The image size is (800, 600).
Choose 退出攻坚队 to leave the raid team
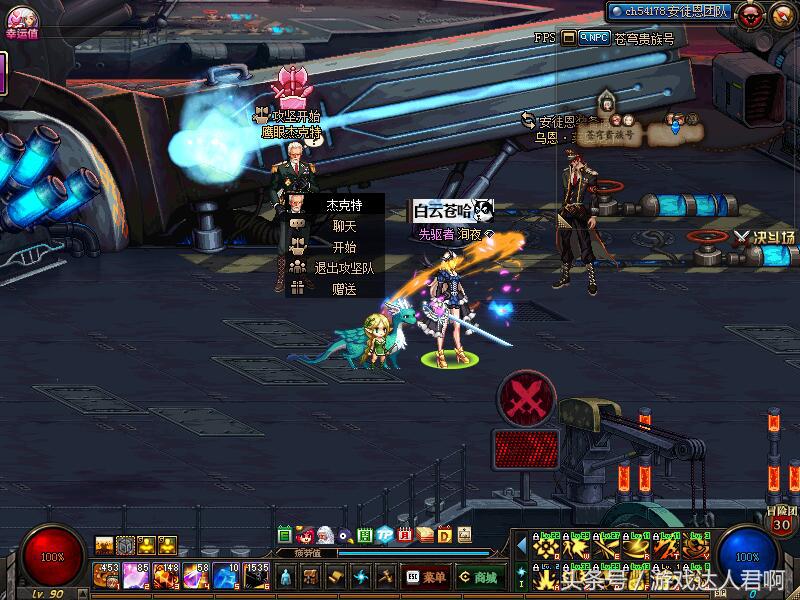(x=343, y=268)
